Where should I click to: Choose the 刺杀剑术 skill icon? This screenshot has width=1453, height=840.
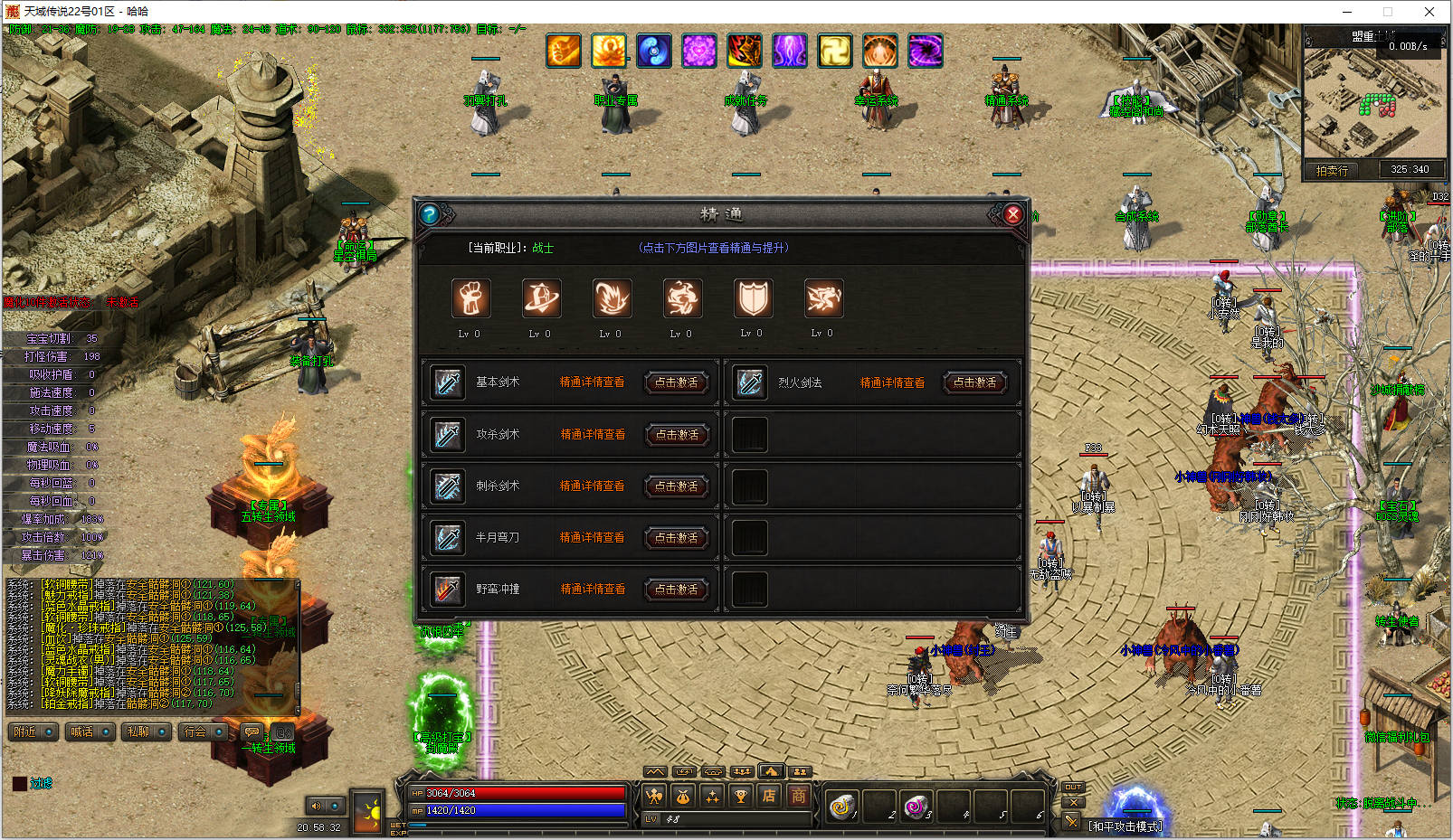[447, 486]
